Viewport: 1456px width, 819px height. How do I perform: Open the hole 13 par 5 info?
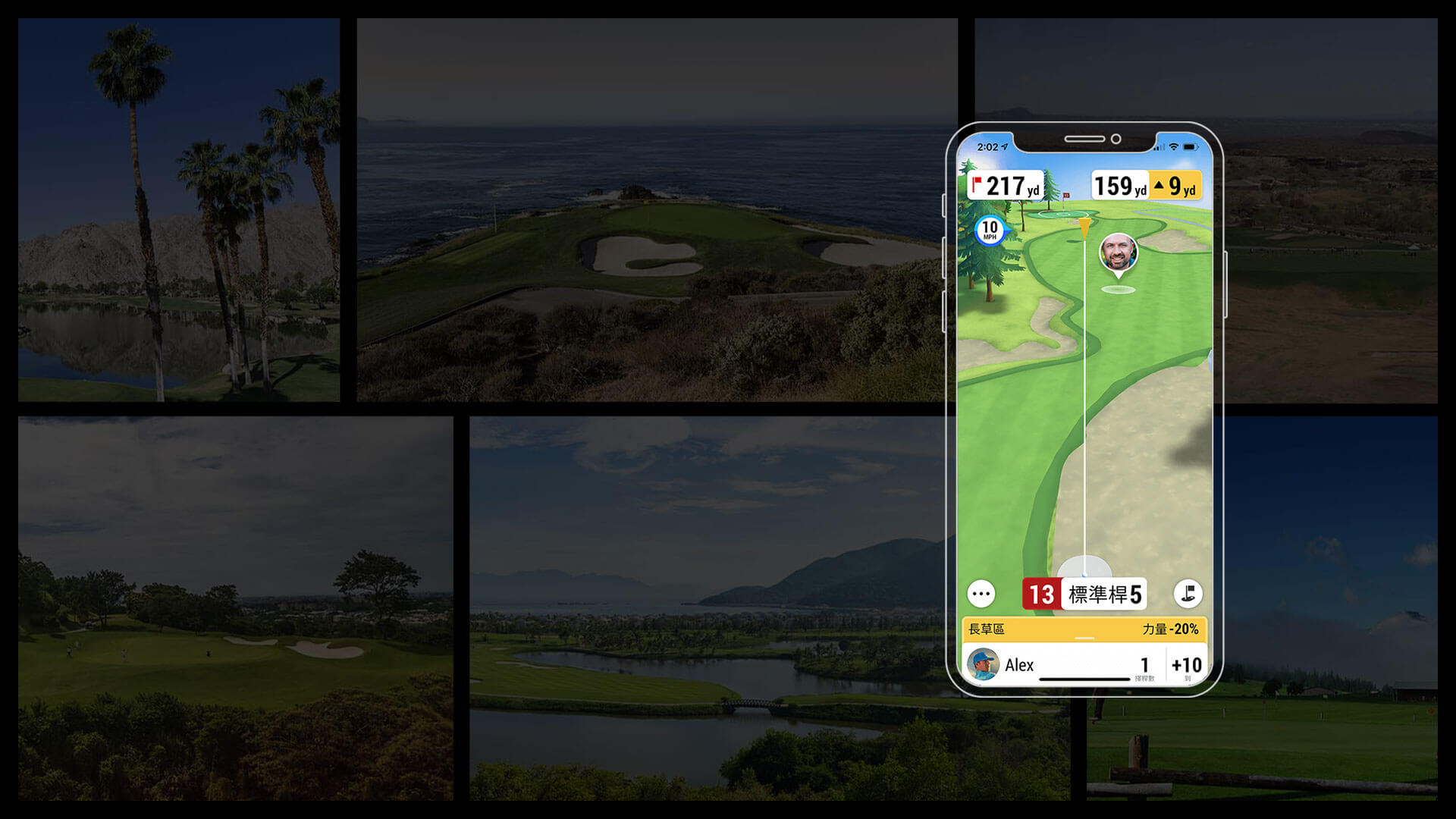pyautogui.click(x=1084, y=595)
